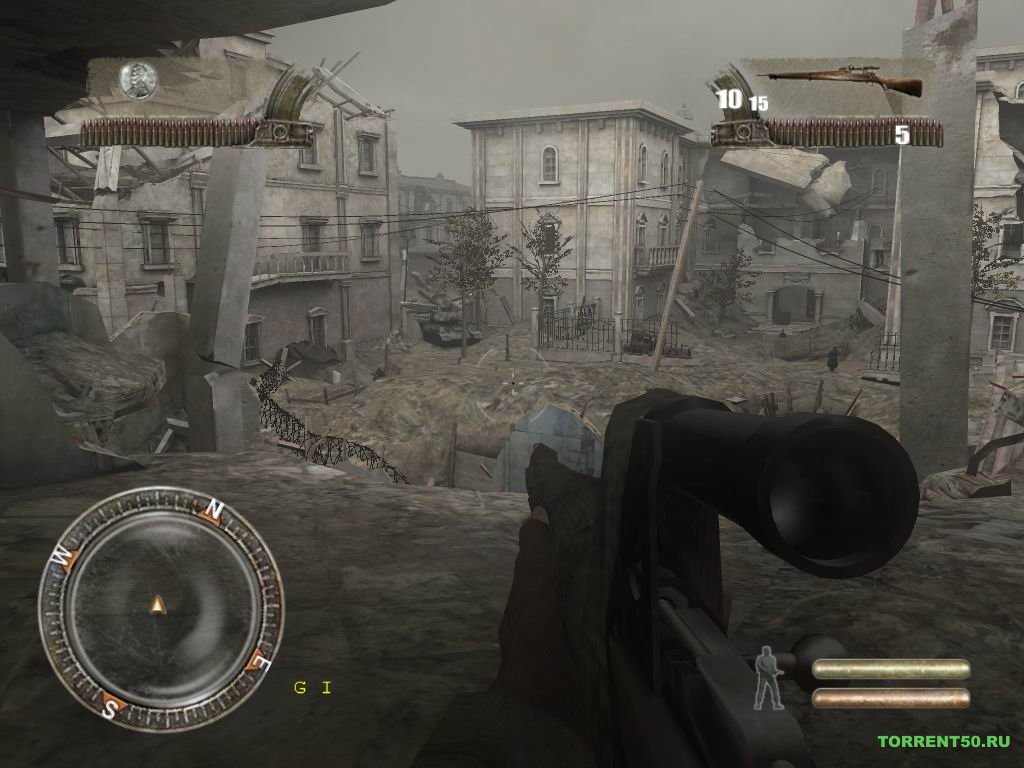Click the compass in the corner
1024x768 pixels.
[159, 605]
